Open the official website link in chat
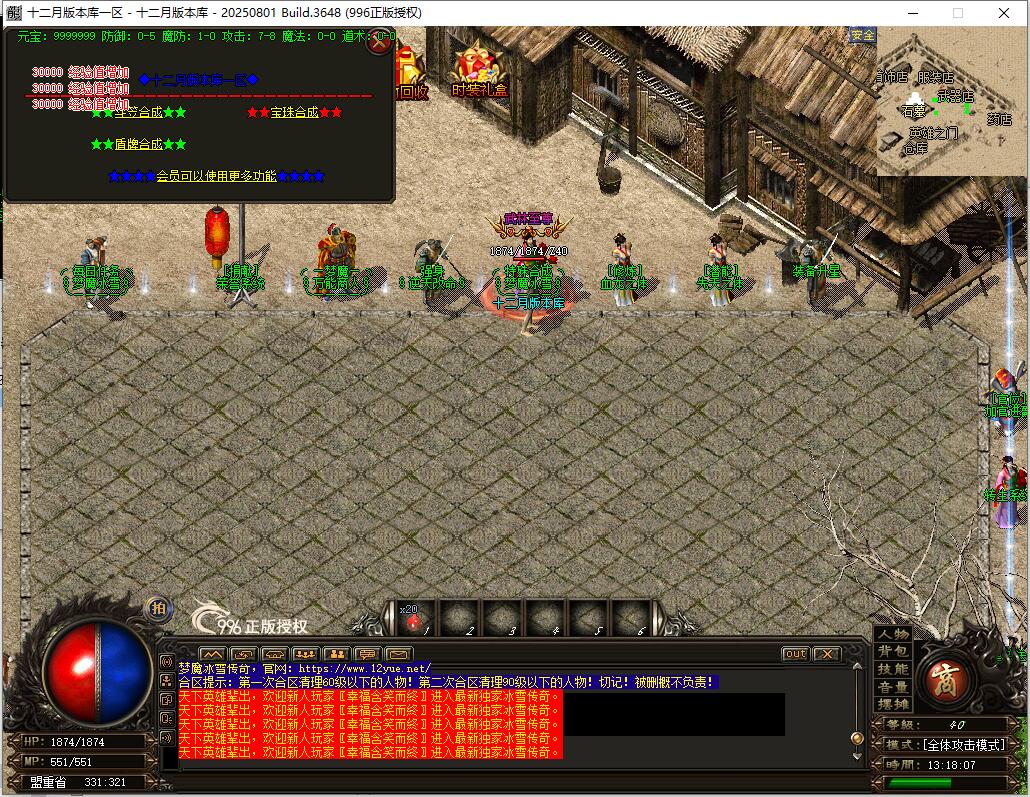Image resolution: width=1030 pixels, height=797 pixels. 364,668
